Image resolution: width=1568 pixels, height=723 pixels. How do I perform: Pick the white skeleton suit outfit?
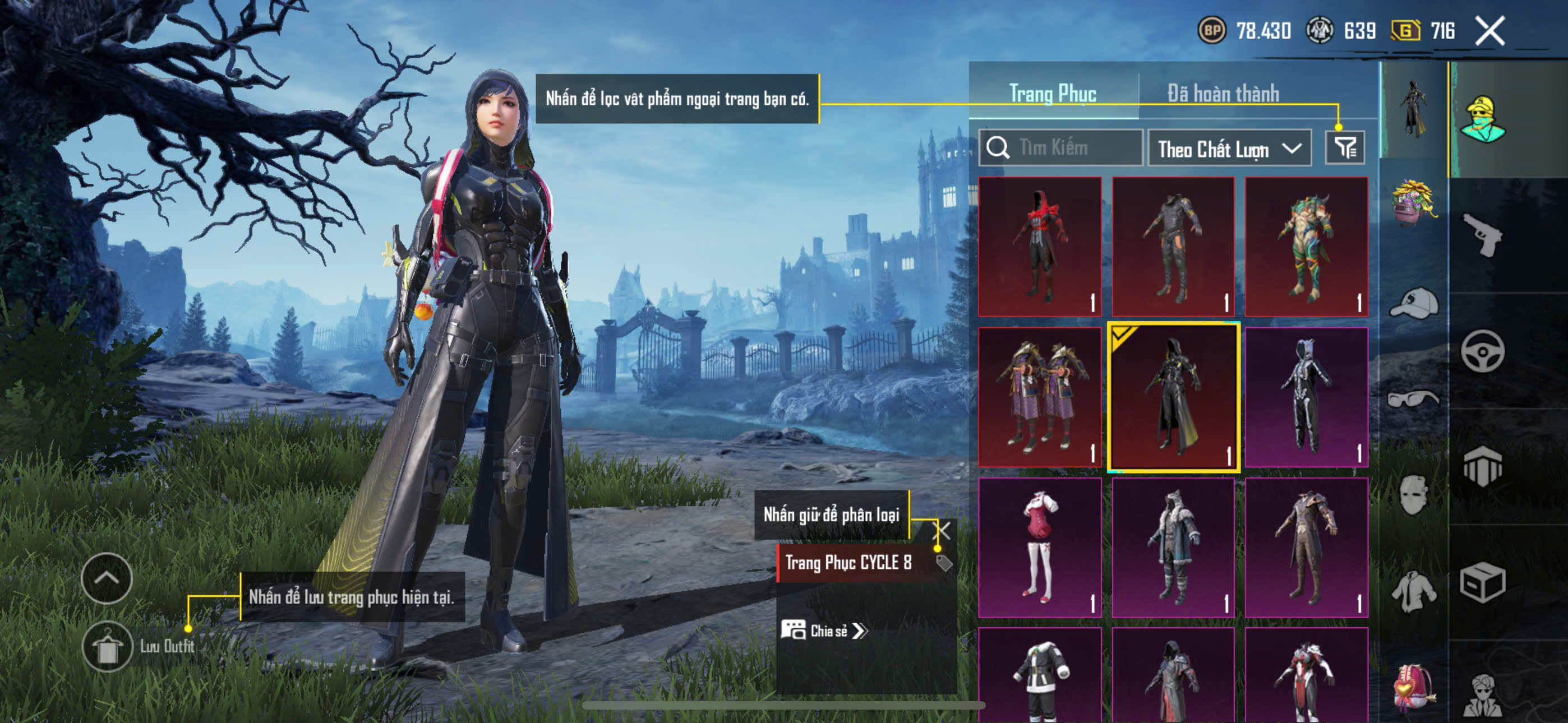pos(1306,397)
